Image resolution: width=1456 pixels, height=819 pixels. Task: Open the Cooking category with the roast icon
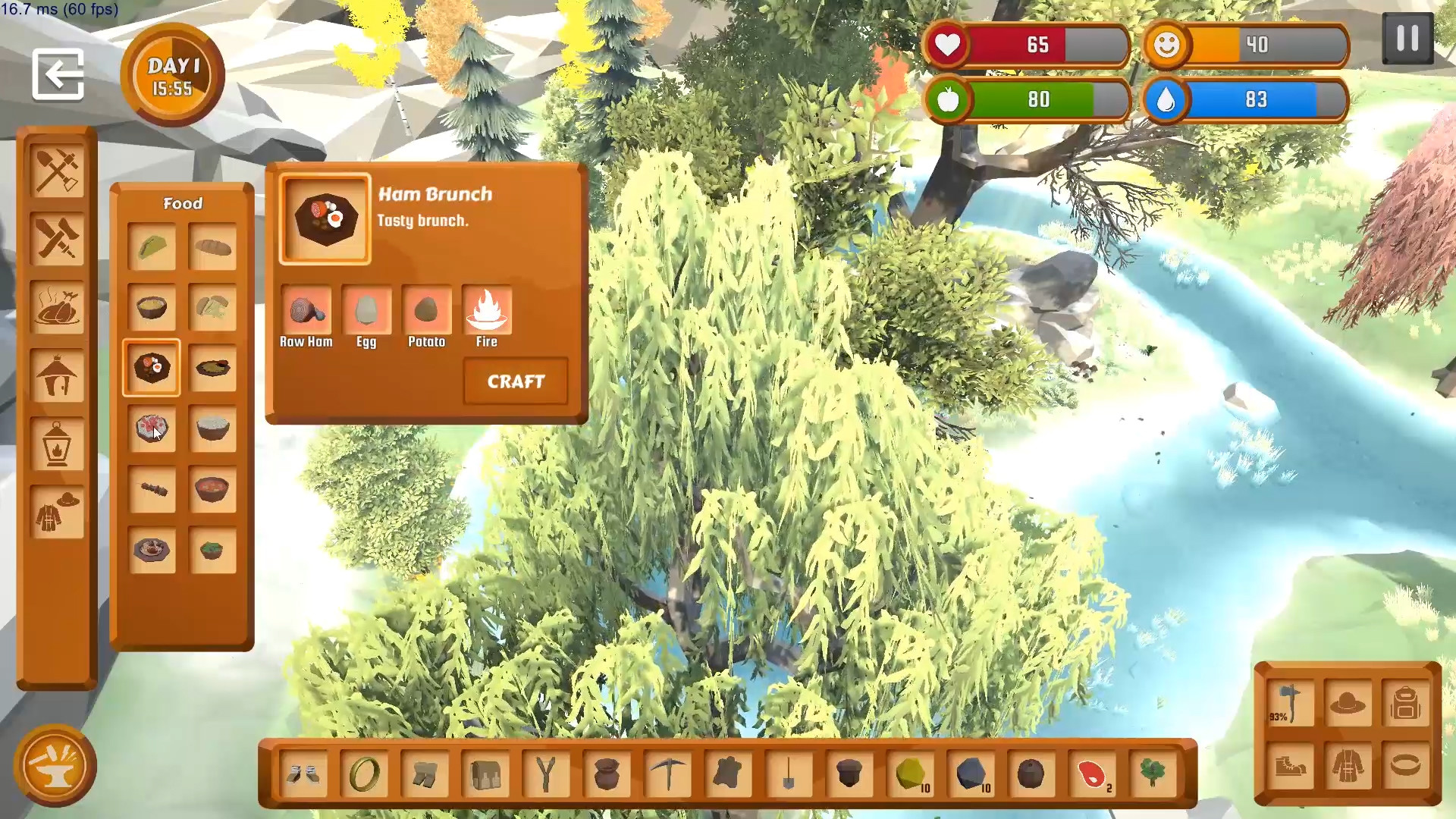58,308
